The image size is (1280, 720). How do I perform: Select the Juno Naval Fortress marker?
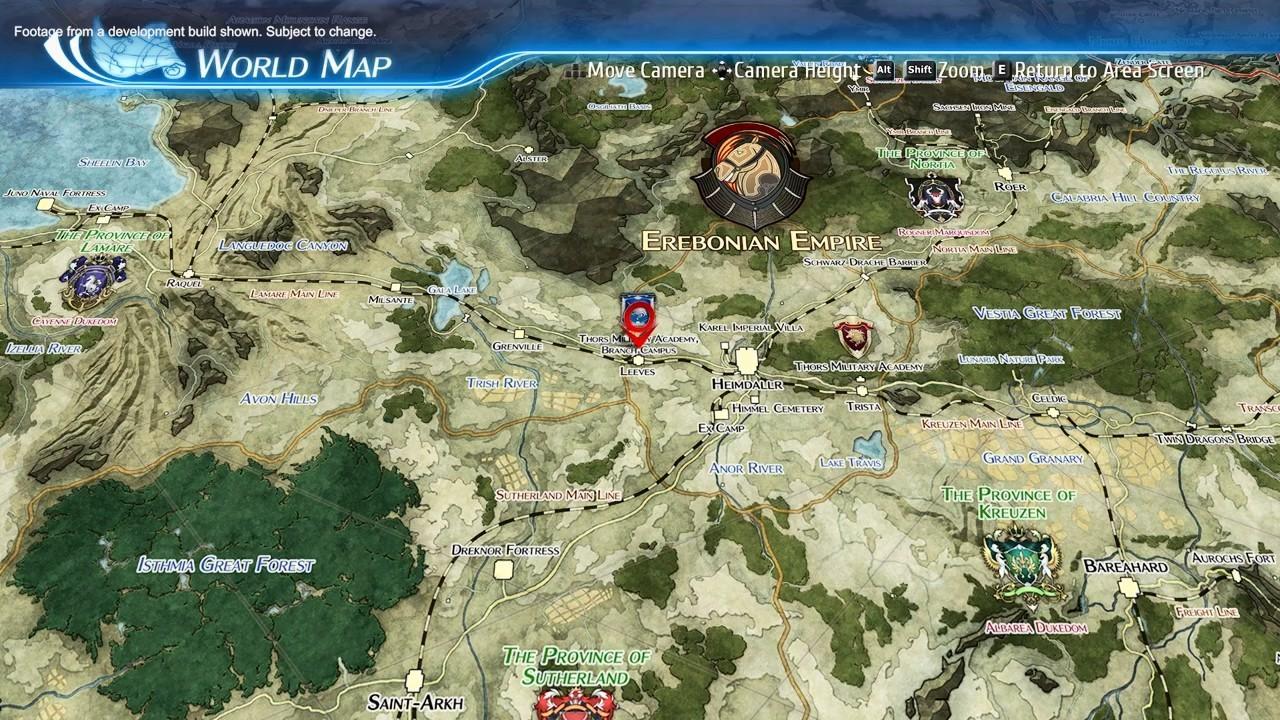(45, 205)
